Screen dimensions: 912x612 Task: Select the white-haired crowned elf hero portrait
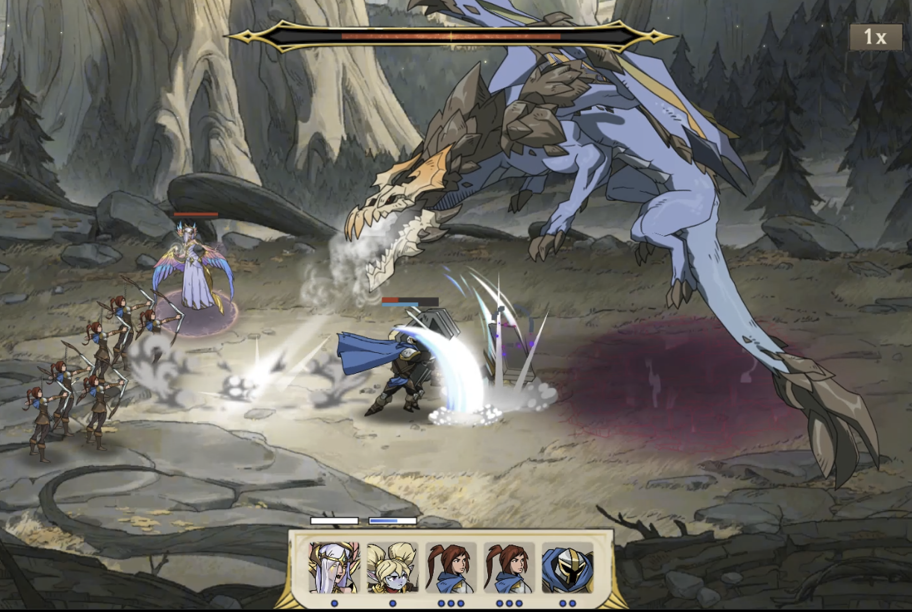[x=334, y=568]
